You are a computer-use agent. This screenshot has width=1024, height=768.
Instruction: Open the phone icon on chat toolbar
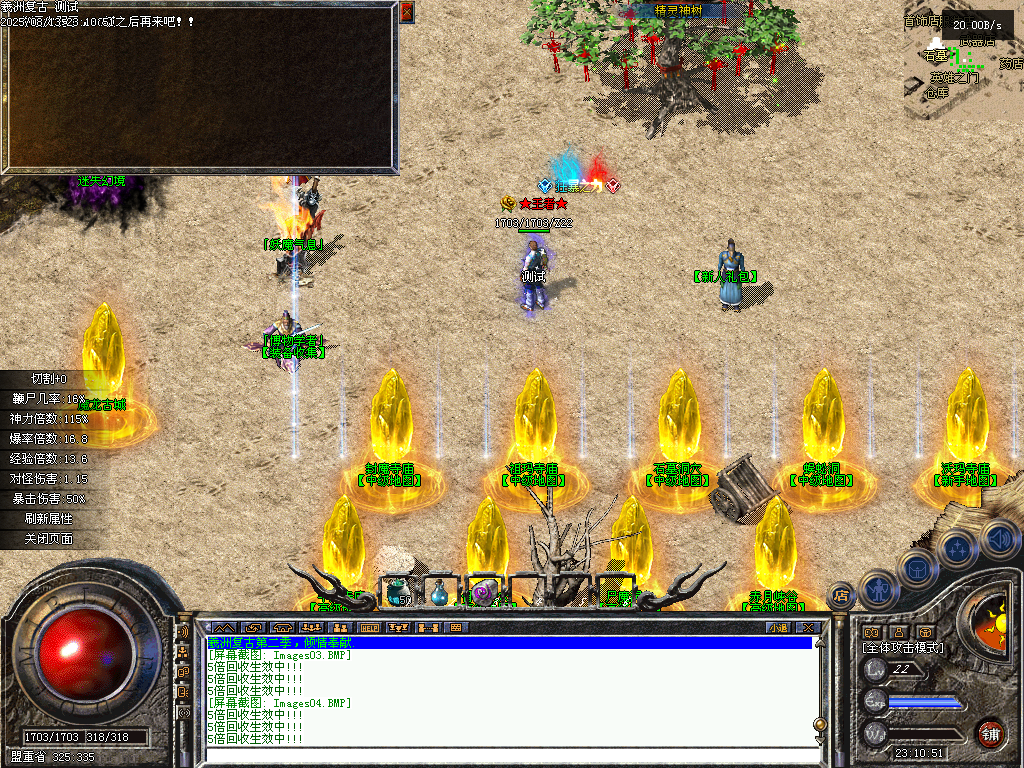coord(282,628)
